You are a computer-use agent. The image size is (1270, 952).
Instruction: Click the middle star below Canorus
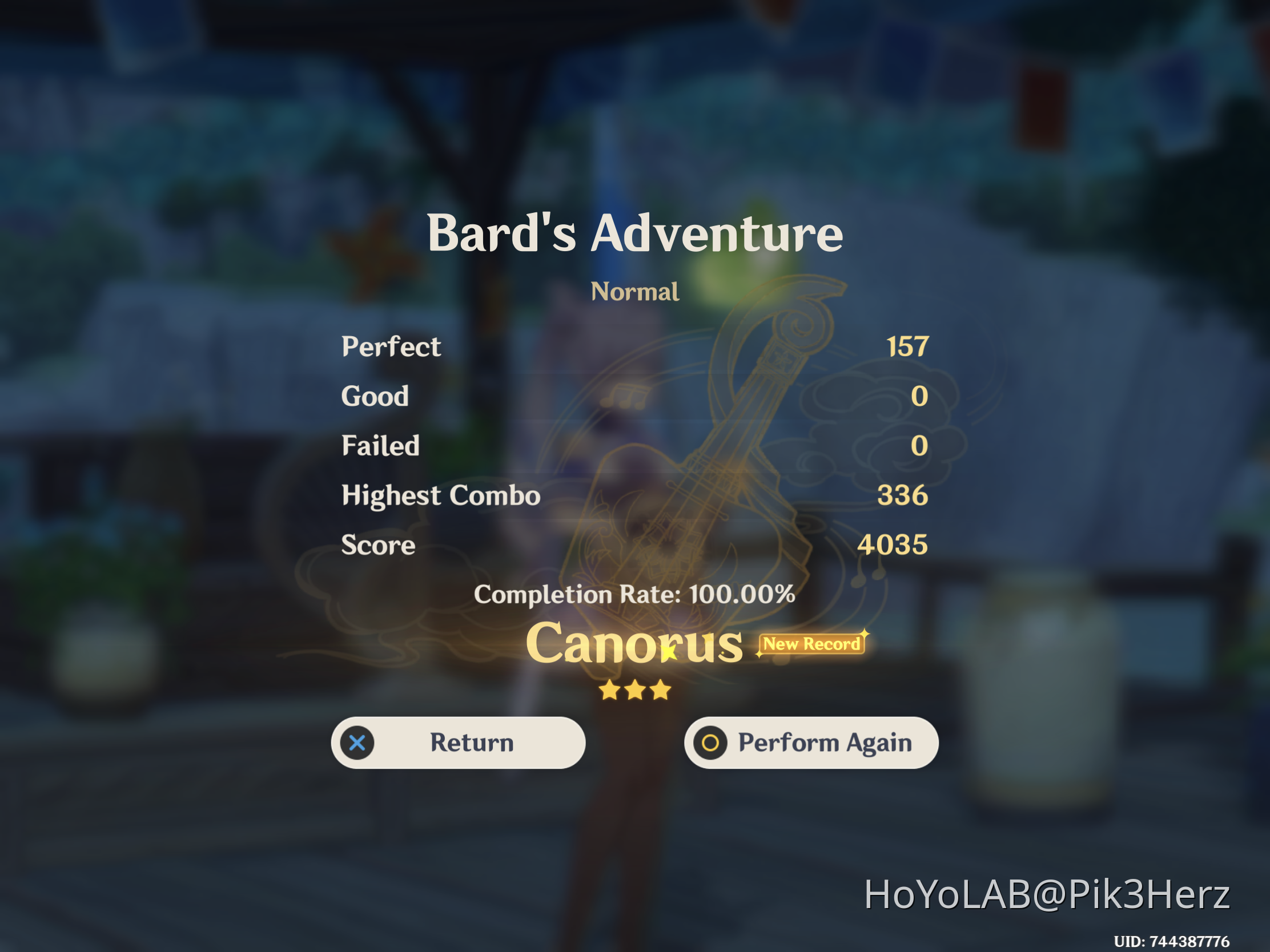pyautogui.click(x=635, y=691)
